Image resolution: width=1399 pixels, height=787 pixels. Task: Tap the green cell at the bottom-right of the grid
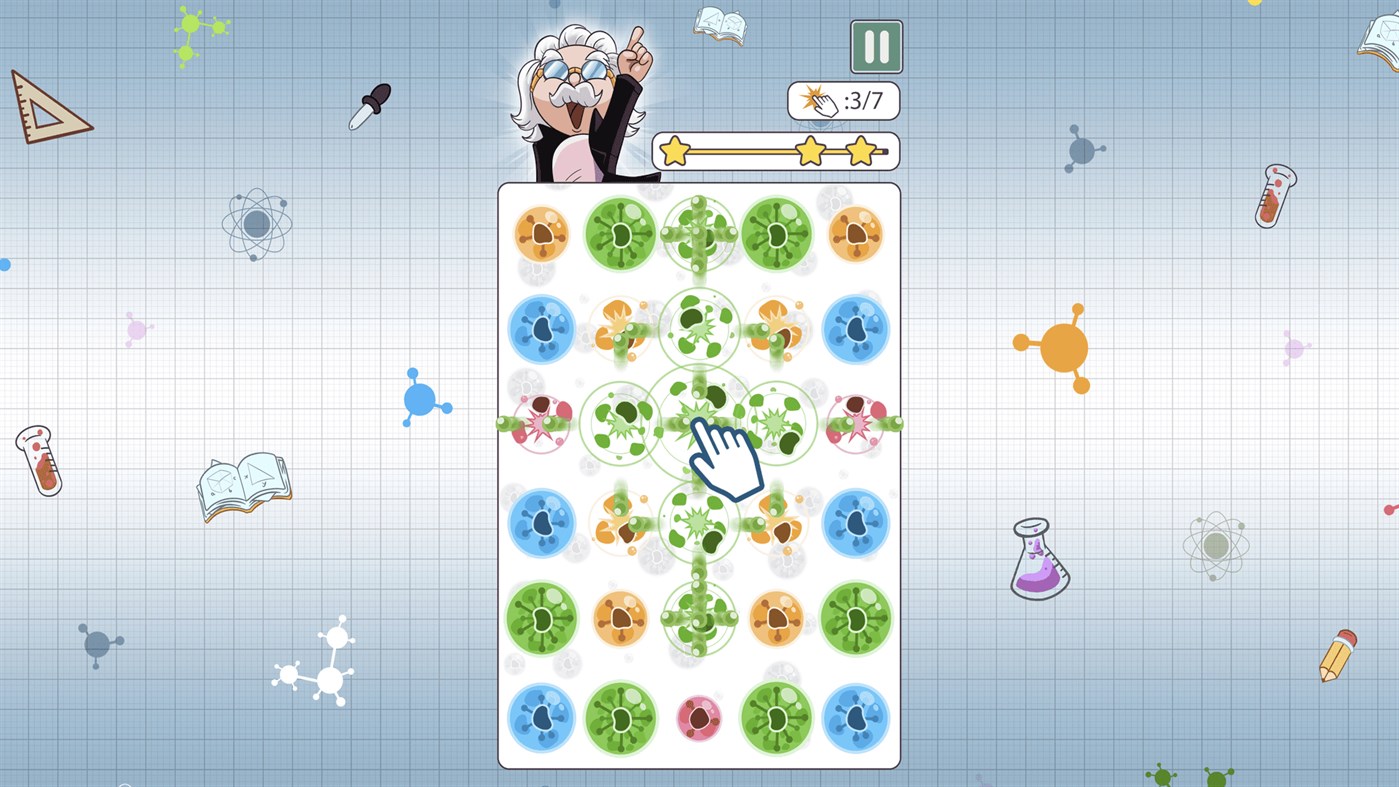[x=778, y=717]
